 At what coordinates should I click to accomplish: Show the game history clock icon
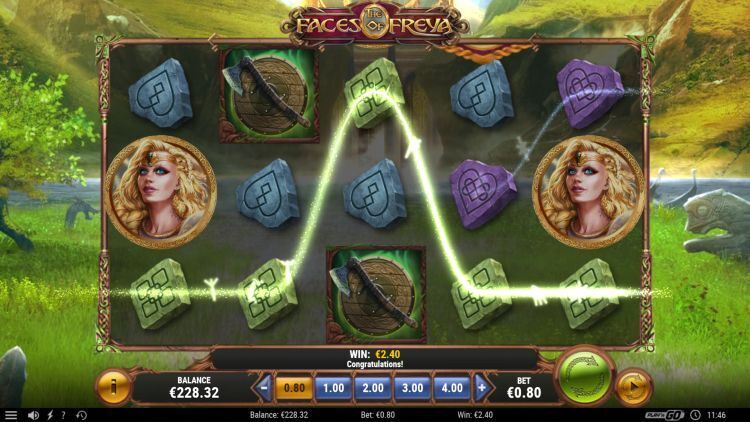[81, 415]
